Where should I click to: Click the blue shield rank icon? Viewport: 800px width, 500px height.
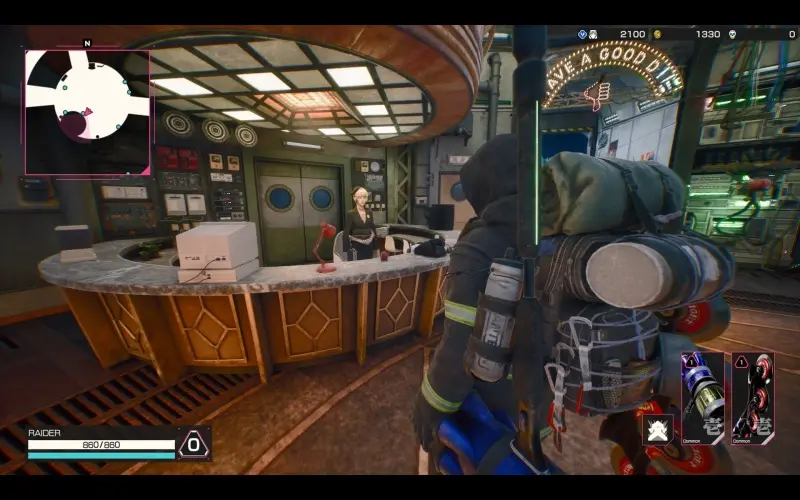tap(583, 34)
